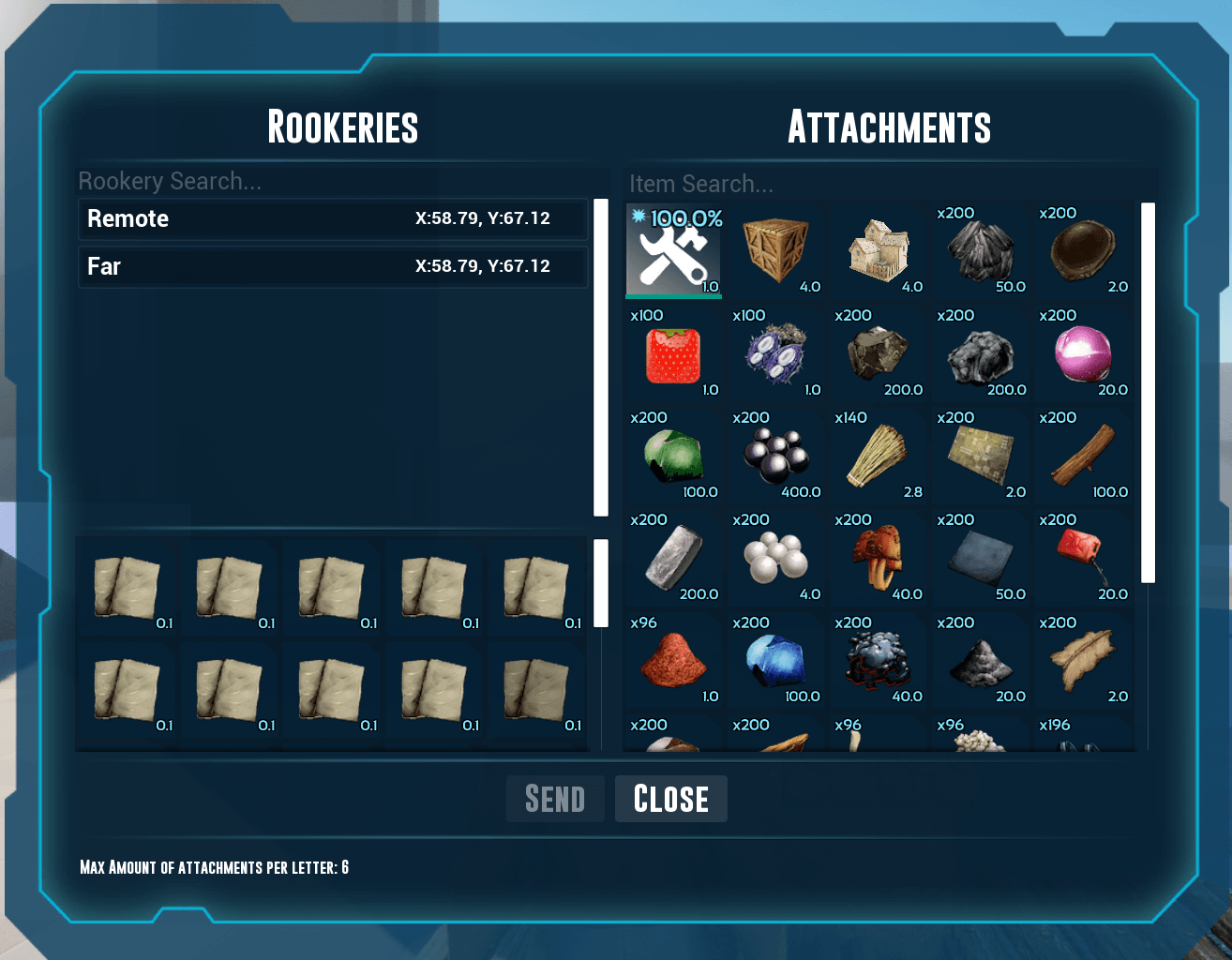Pick the wooden storage crate item
The height and width of the screenshot is (960, 1232).
coord(775,251)
